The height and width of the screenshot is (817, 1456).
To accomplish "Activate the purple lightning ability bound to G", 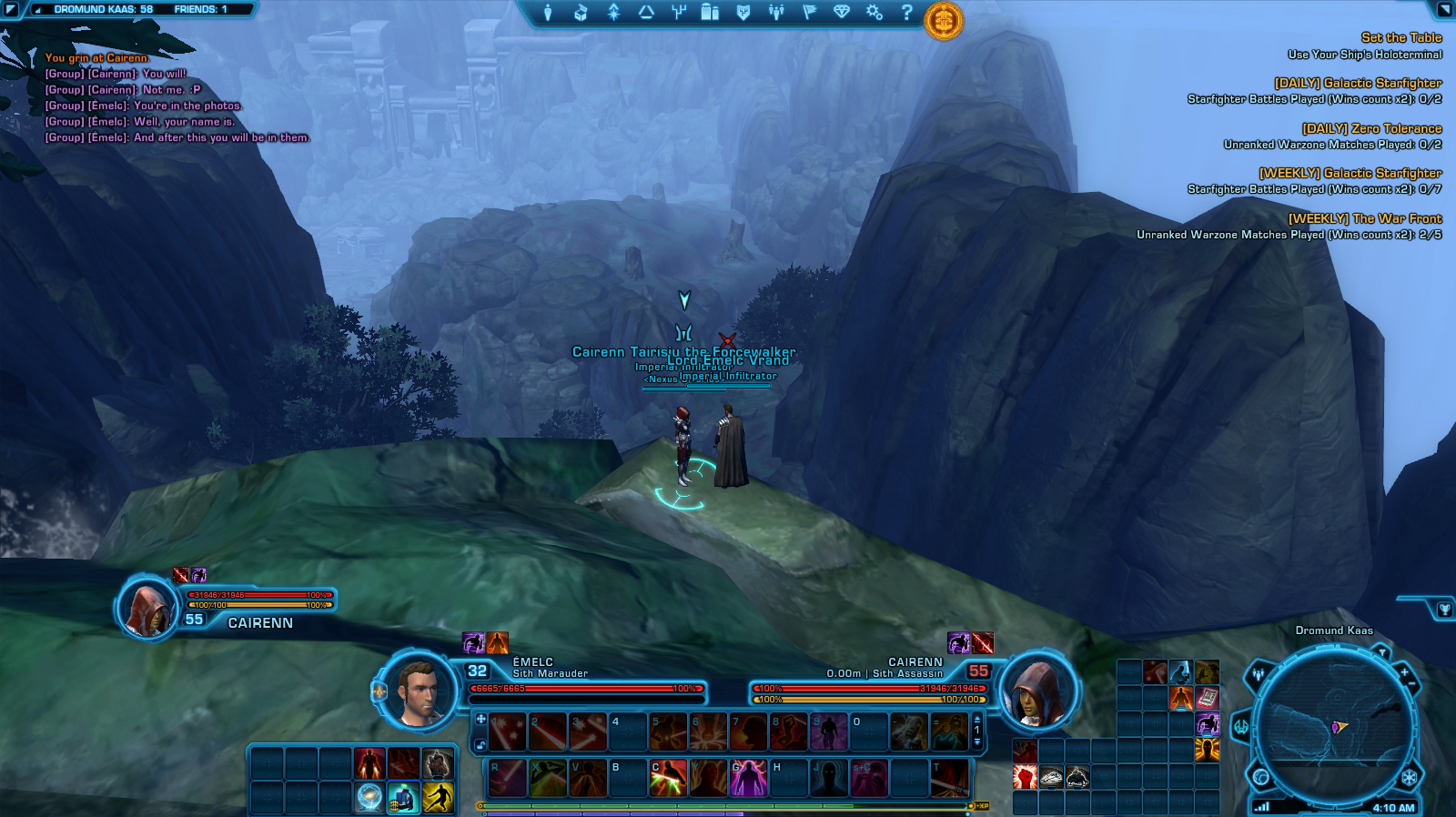I will (x=749, y=779).
